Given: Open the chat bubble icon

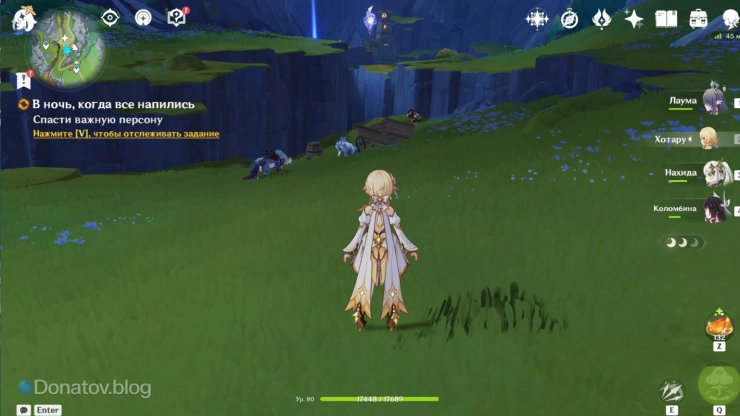Looking at the screenshot, I should point(23,409).
